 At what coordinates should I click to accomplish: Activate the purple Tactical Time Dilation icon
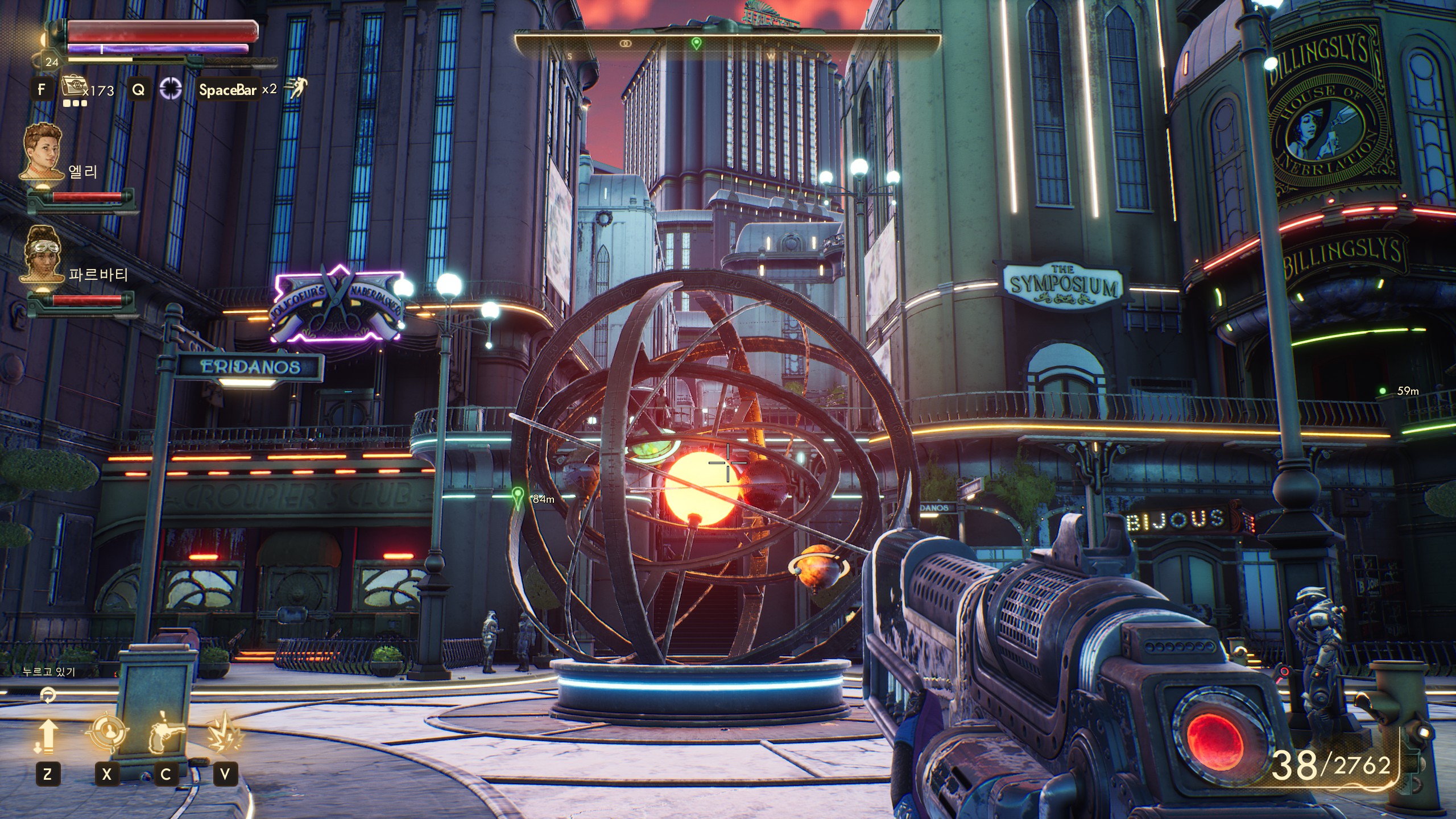[x=170, y=89]
